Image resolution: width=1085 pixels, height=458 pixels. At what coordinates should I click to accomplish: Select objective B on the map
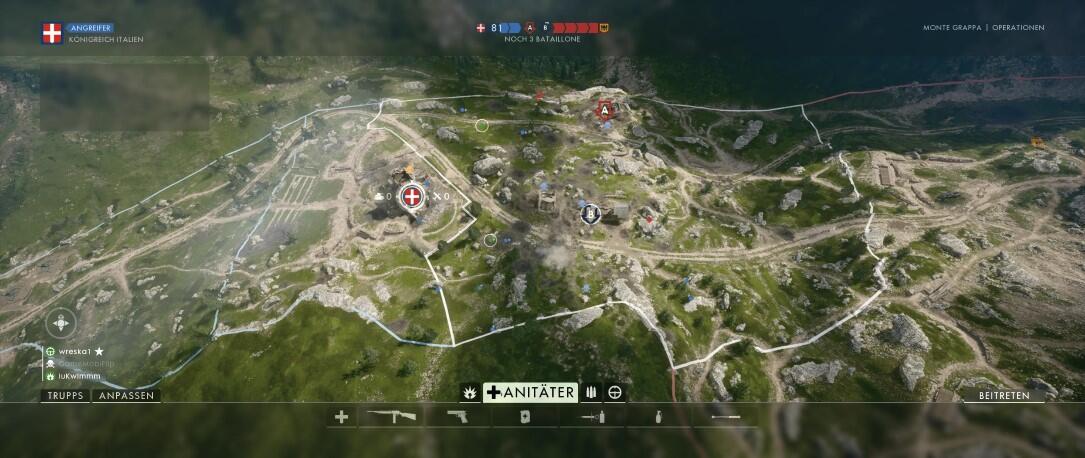click(590, 212)
